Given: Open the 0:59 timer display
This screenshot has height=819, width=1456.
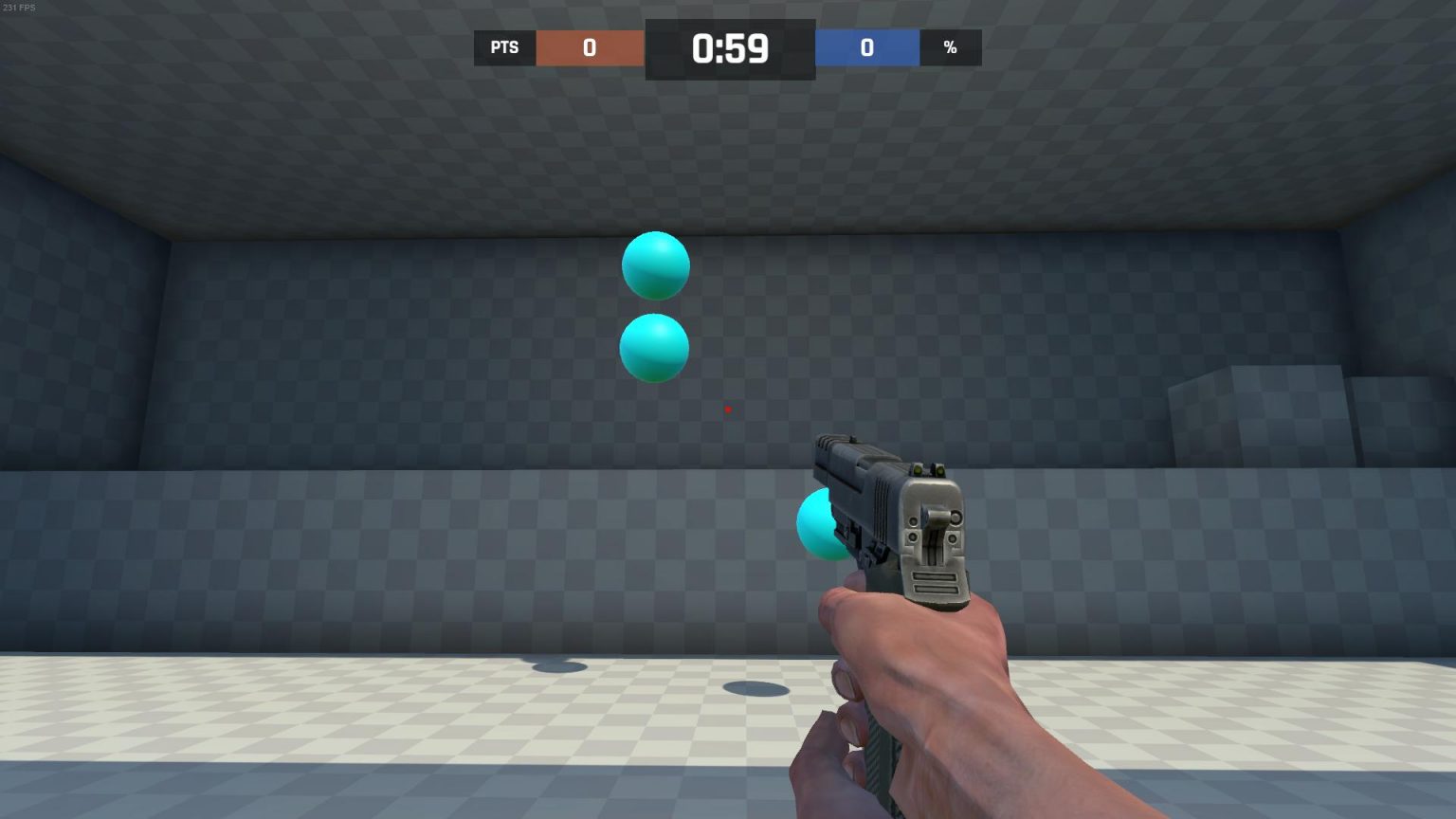Looking at the screenshot, I should [x=728, y=47].
